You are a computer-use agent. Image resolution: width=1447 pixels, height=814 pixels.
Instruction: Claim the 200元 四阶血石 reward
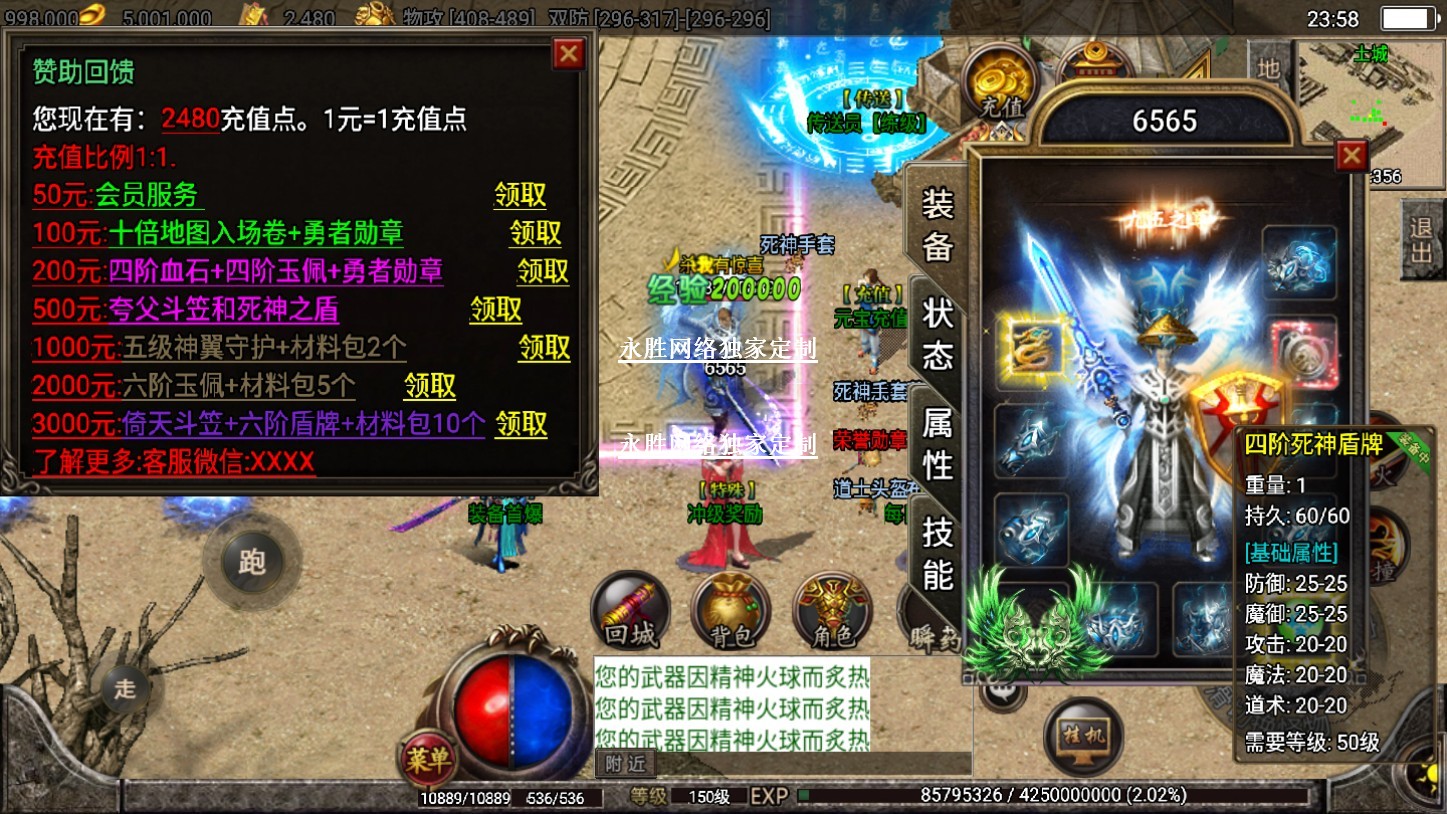click(x=543, y=271)
